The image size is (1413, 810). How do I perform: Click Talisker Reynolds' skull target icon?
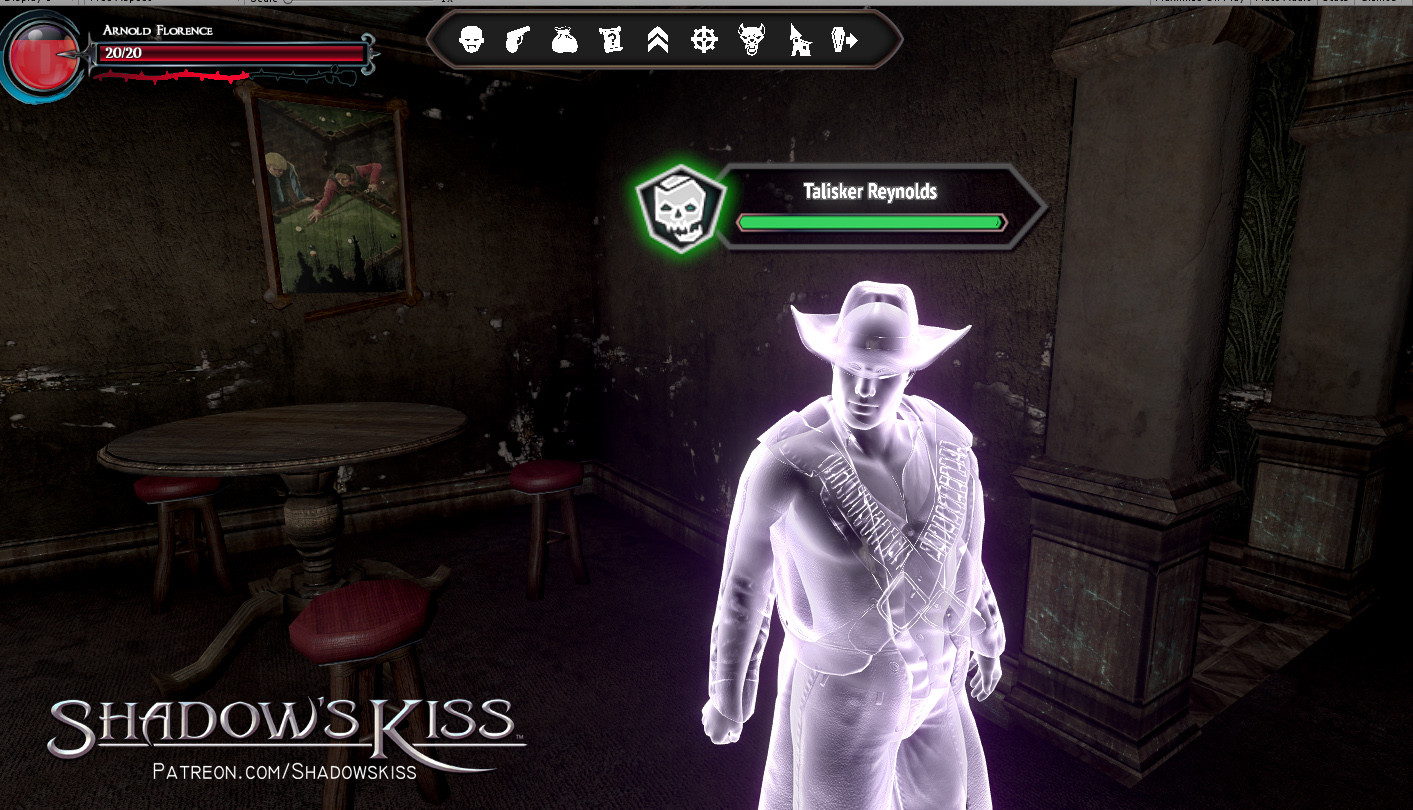tap(680, 207)
